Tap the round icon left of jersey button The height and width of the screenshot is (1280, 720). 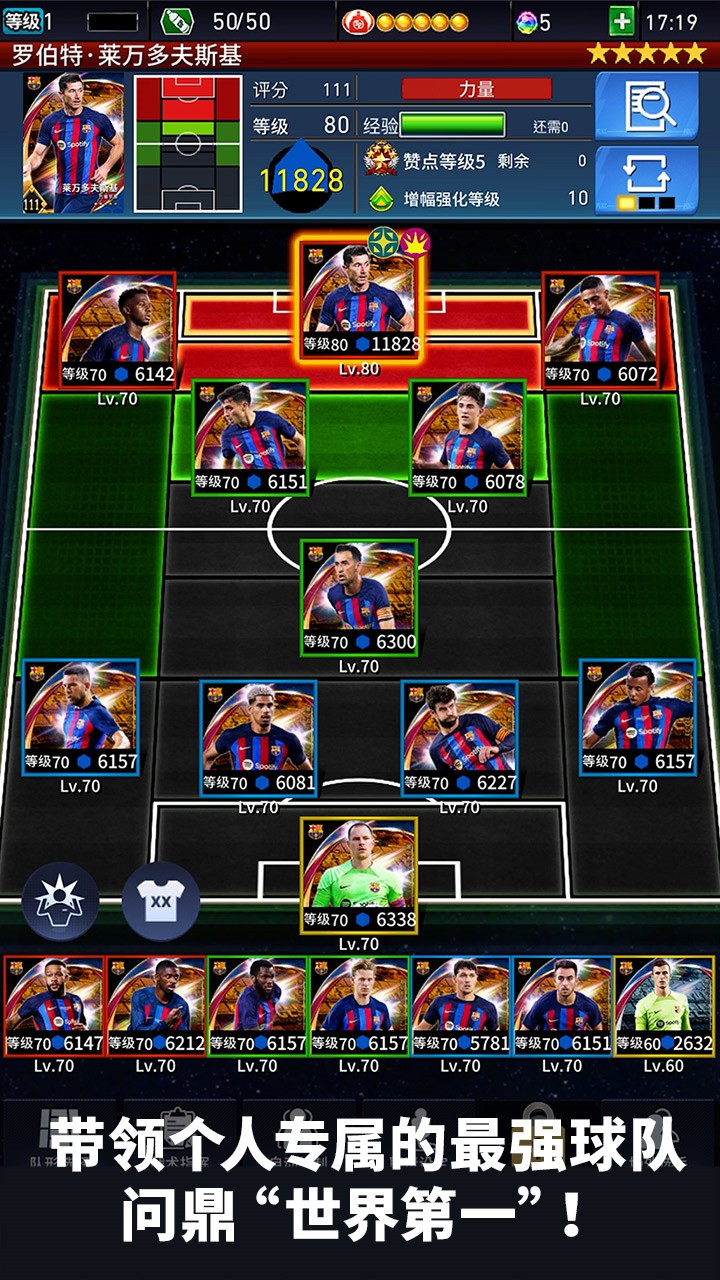[60, 901]
